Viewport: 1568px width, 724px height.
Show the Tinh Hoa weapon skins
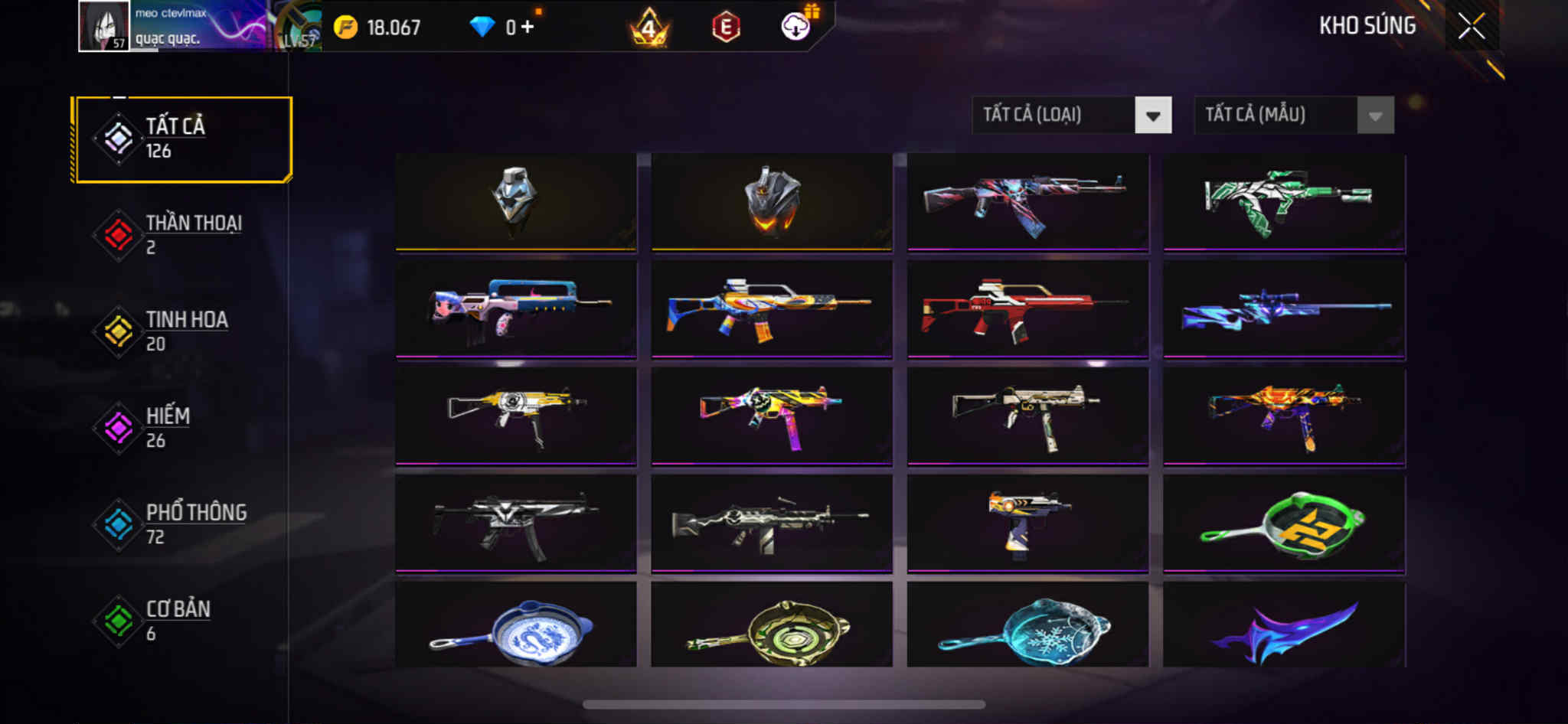(x=183, y=331)
